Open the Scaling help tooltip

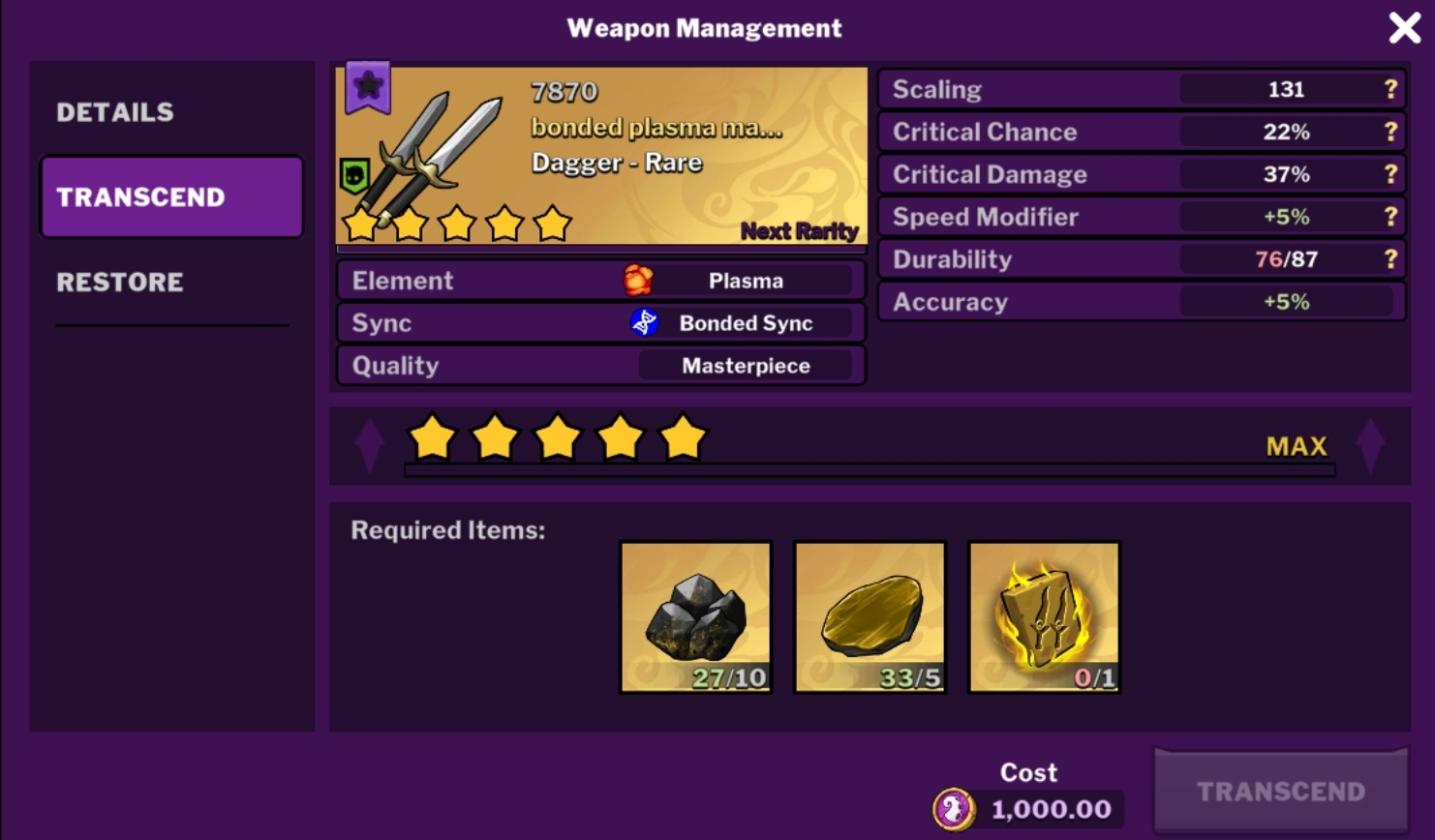pyautogui.click(x=1389, y=89)
